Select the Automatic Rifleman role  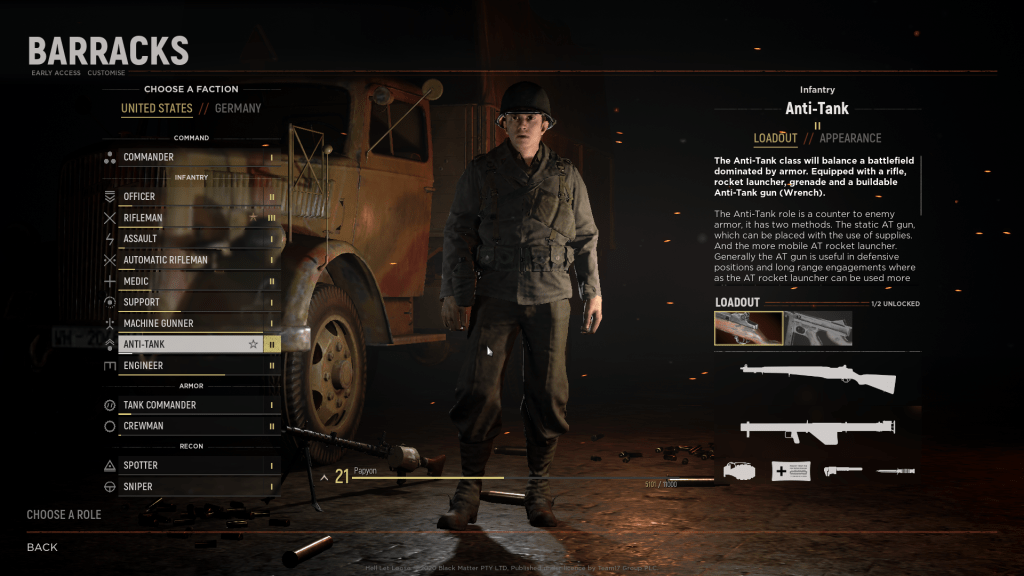[x=190, y=260]
